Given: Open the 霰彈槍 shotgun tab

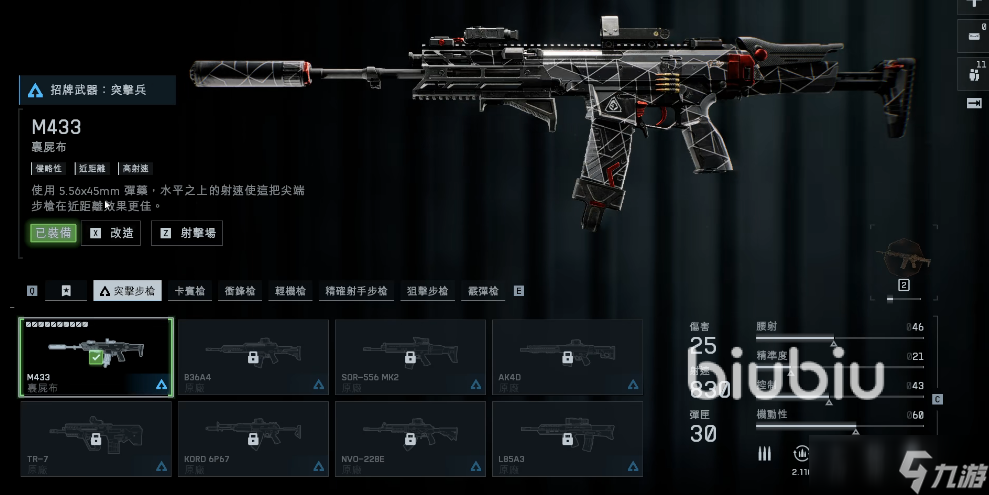Looking at the screenshot, I should pyautogui.click(x=483, y=291).
